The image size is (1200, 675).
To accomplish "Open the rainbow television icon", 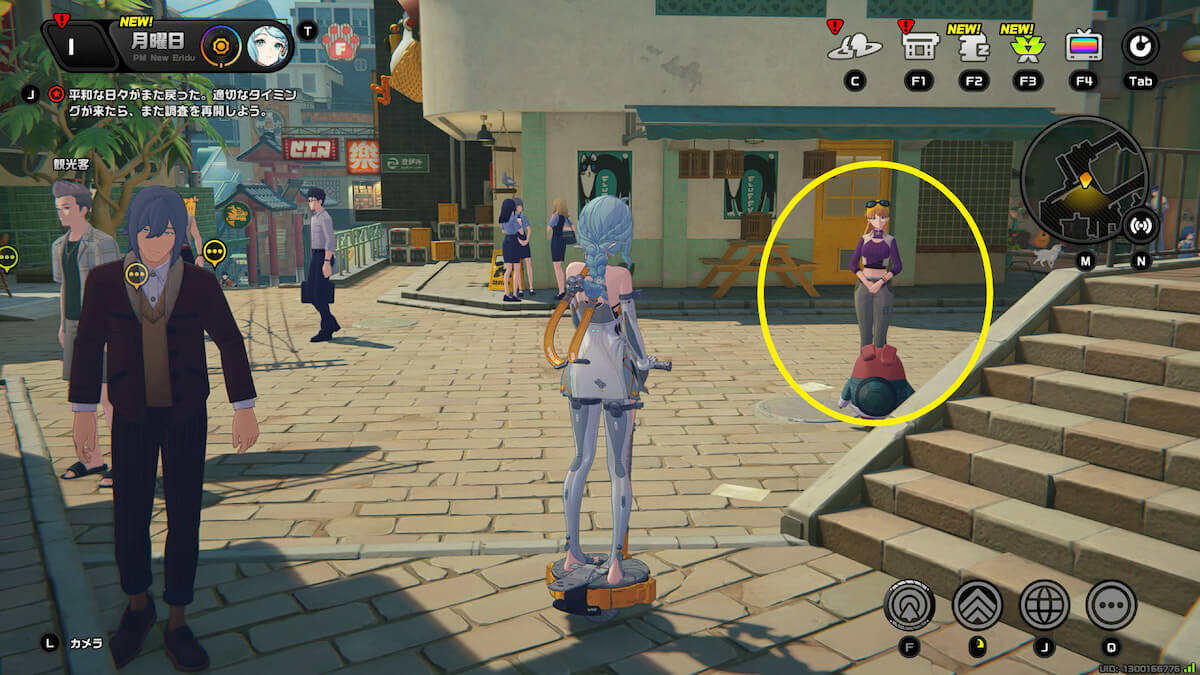I will pyautogui.click(x=1084, y=46).
